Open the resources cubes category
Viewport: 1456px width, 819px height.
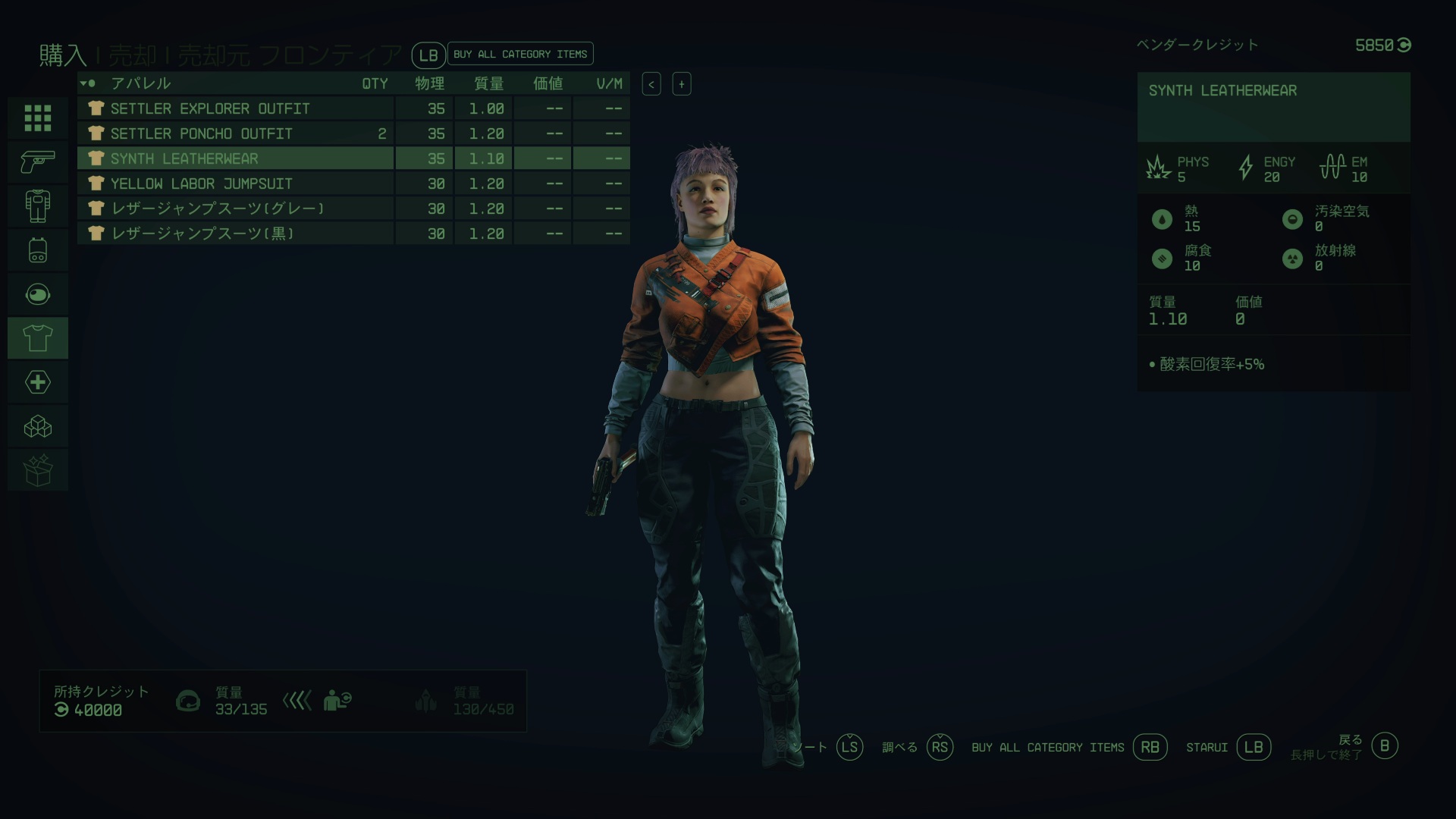pyautogui.click(x=38, y=426)
